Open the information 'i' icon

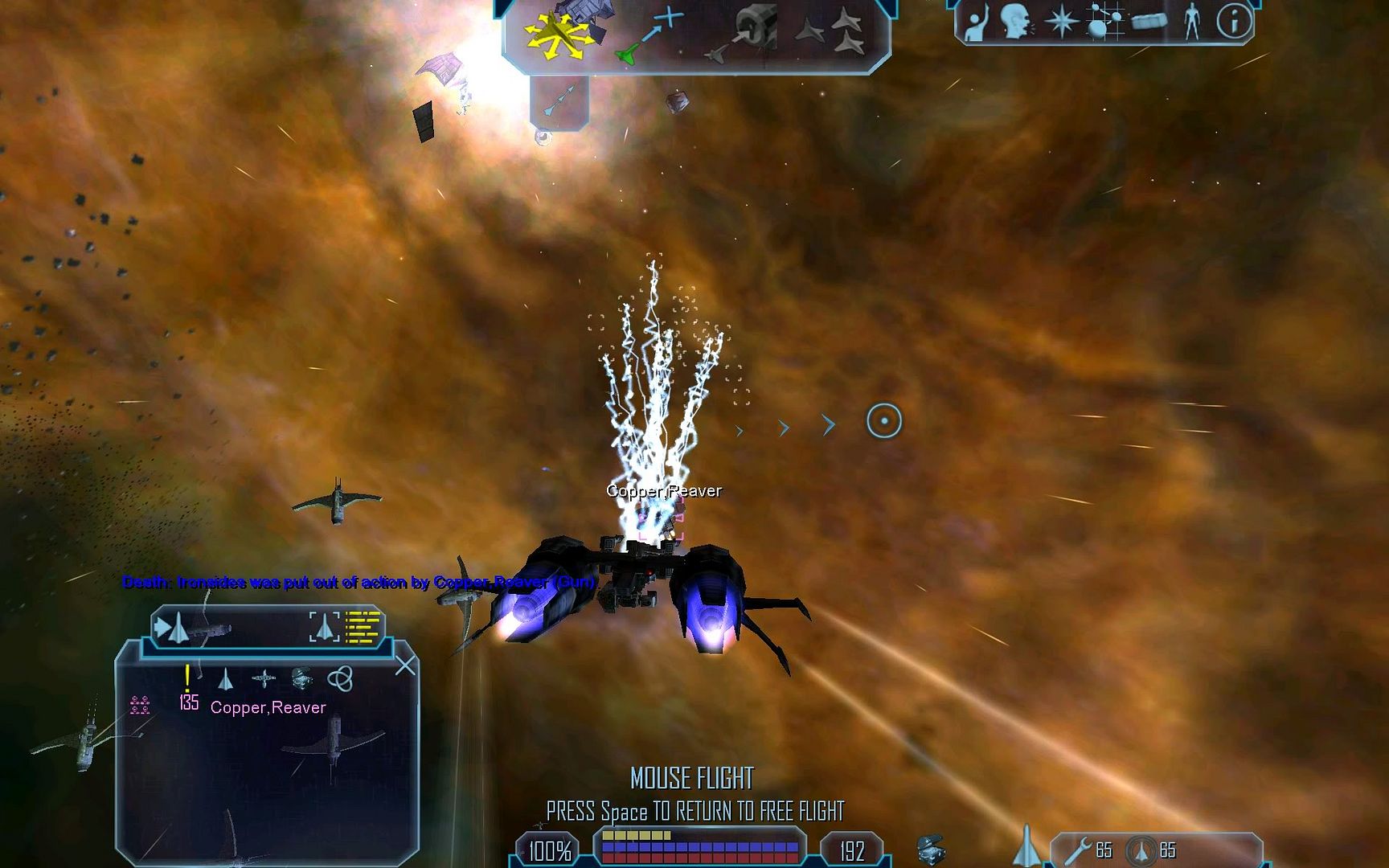pos(1234,22)
